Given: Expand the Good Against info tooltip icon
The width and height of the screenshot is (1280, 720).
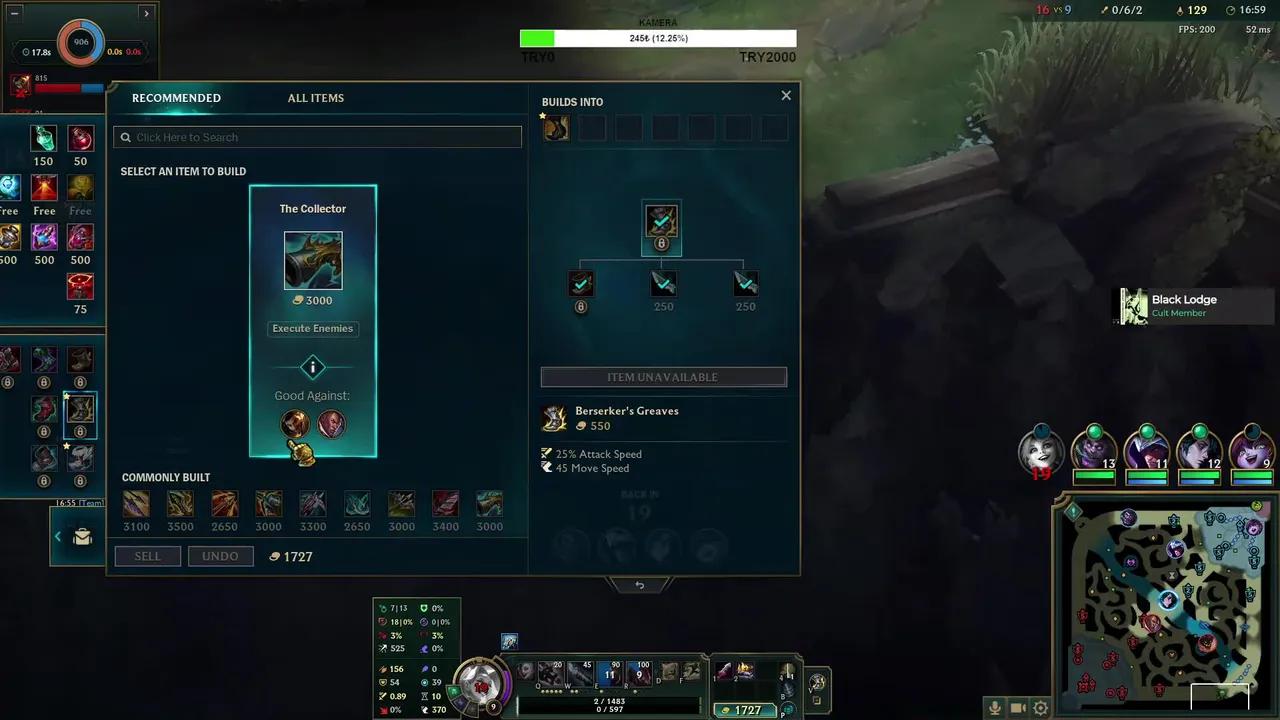Looking at the screenshot, I should pos(312,367).
